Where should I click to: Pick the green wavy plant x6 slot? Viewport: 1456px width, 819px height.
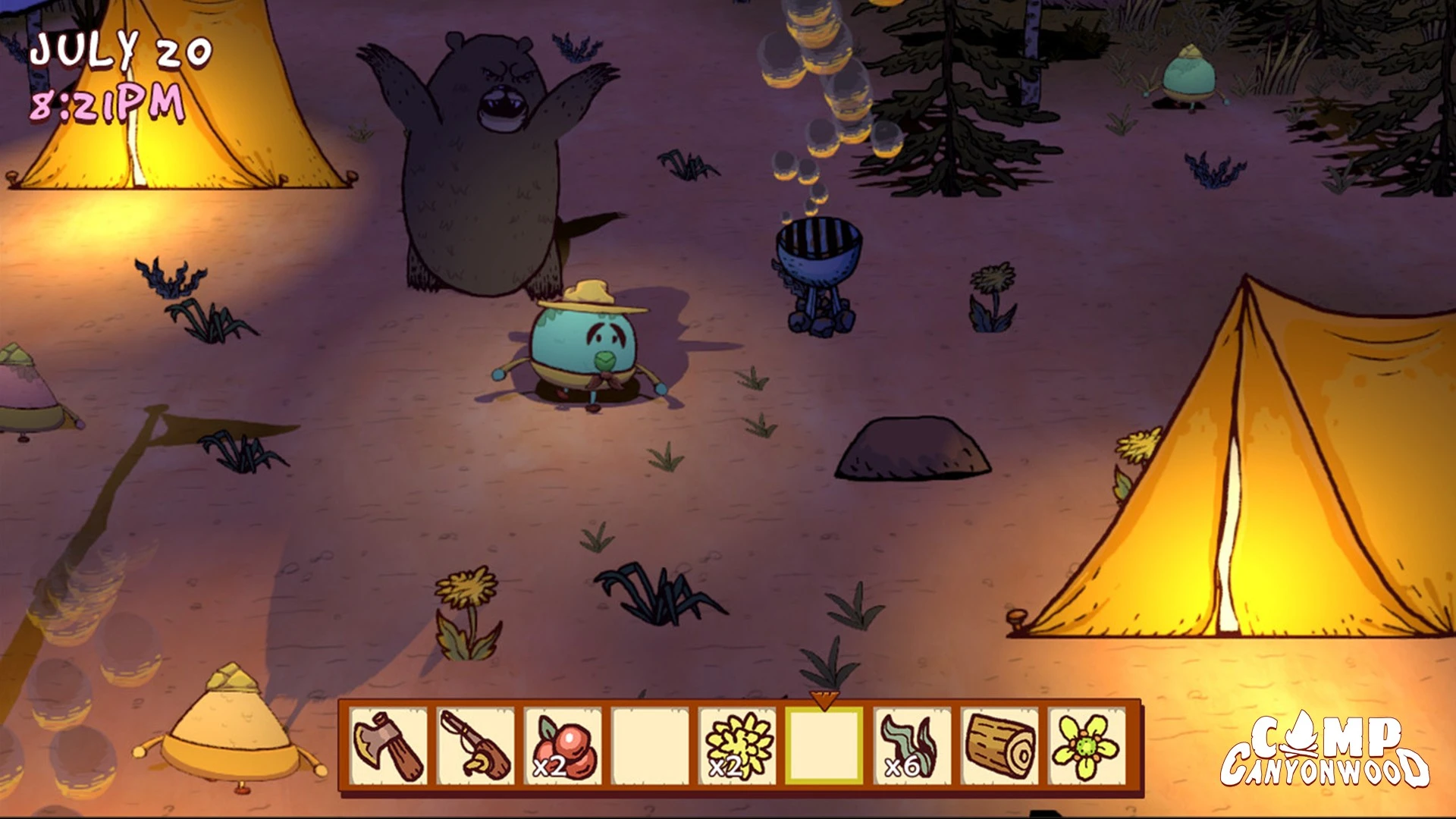[912, 746]
